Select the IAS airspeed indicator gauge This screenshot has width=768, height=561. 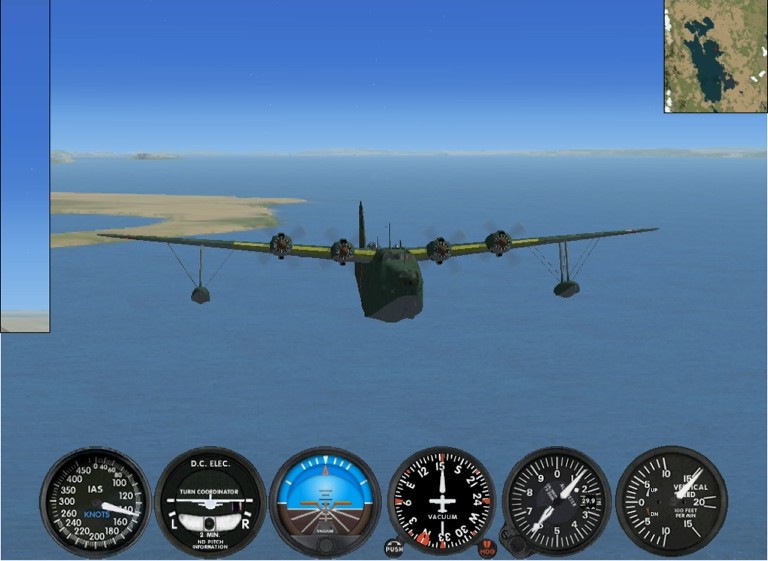[x=95, y=501]
